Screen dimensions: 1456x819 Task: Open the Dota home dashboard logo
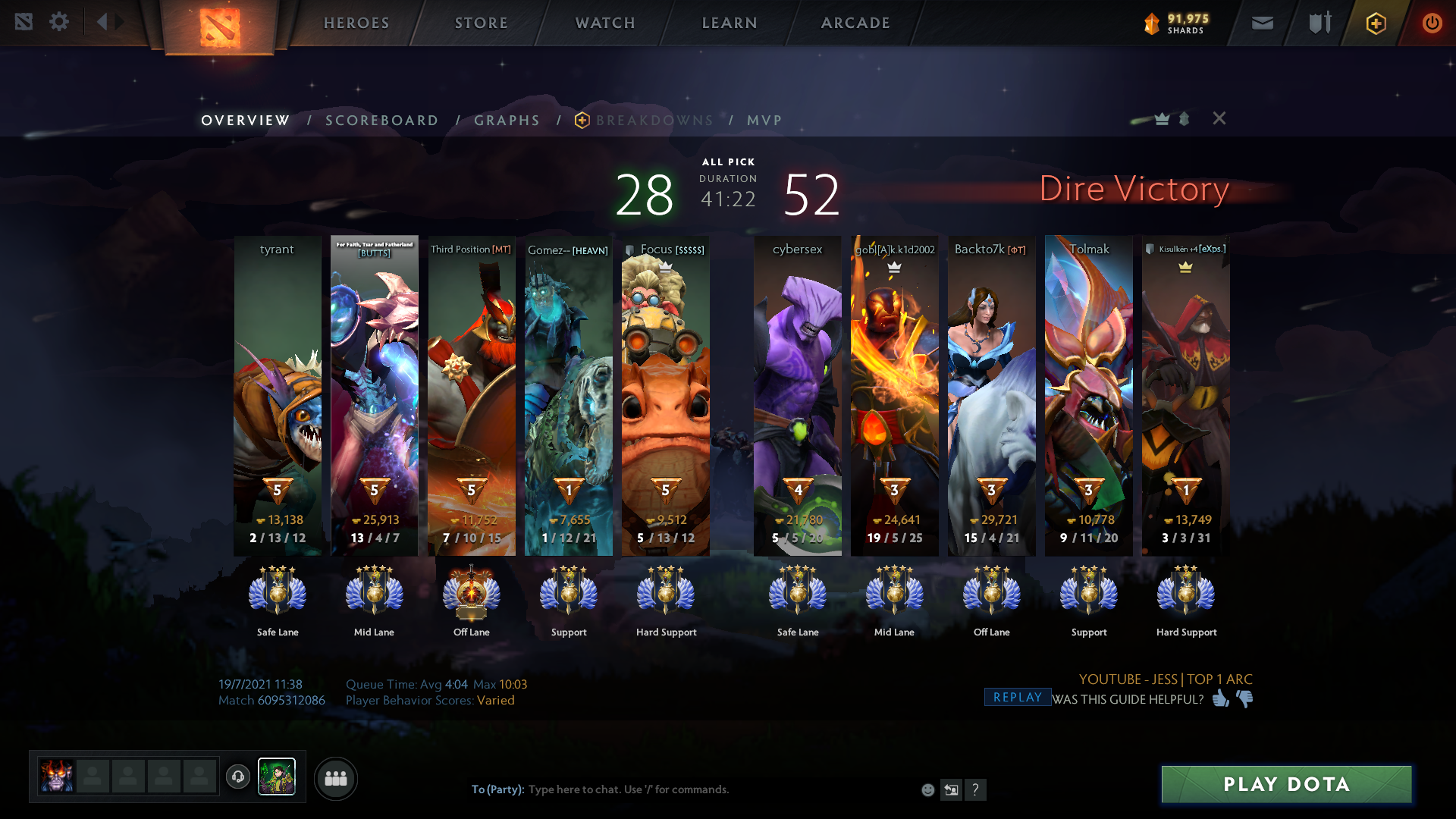click(x=219, y=27)
